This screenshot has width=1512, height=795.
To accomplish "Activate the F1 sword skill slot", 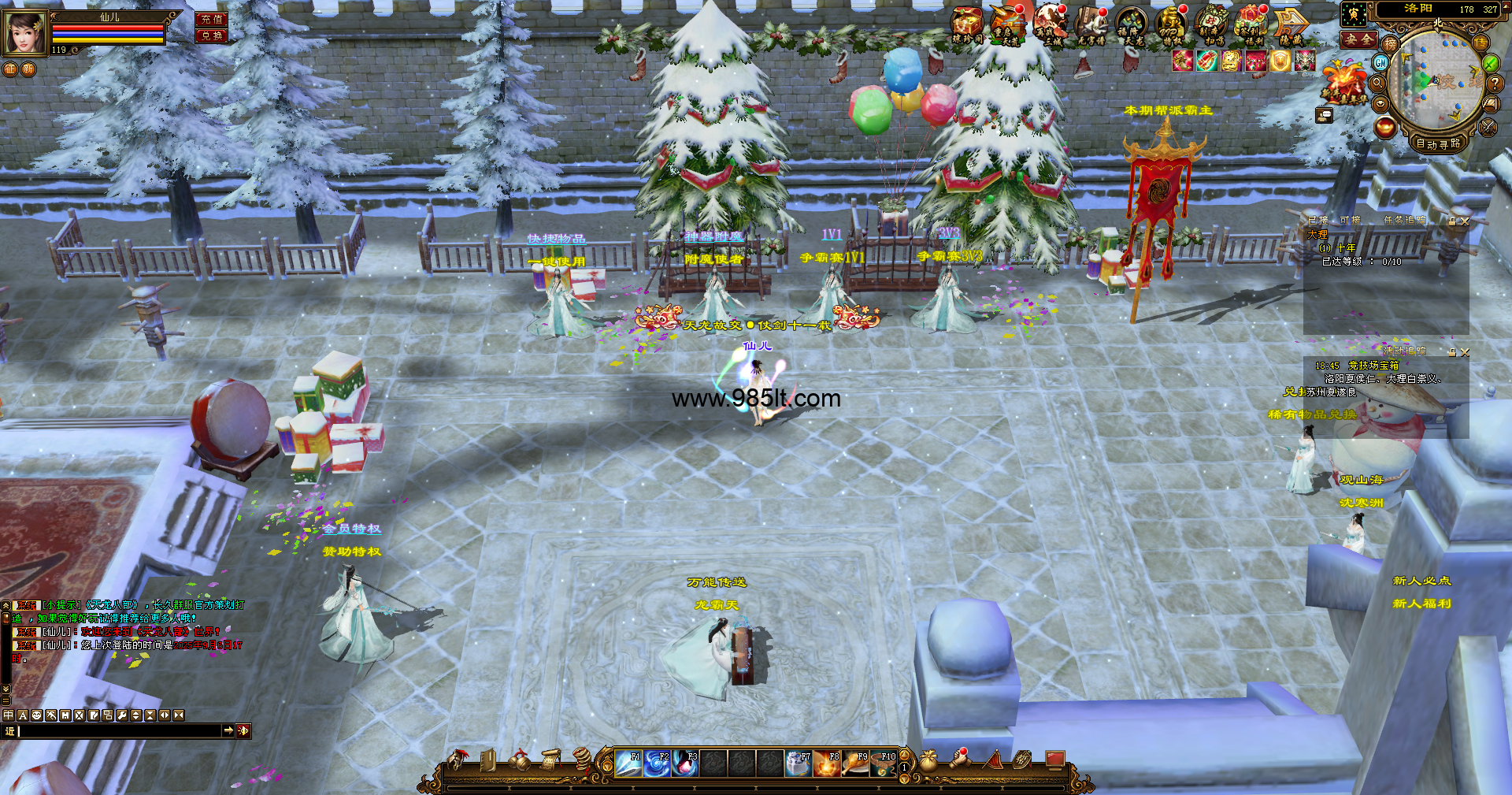I will pyautogui.click(x=628, y=763).
